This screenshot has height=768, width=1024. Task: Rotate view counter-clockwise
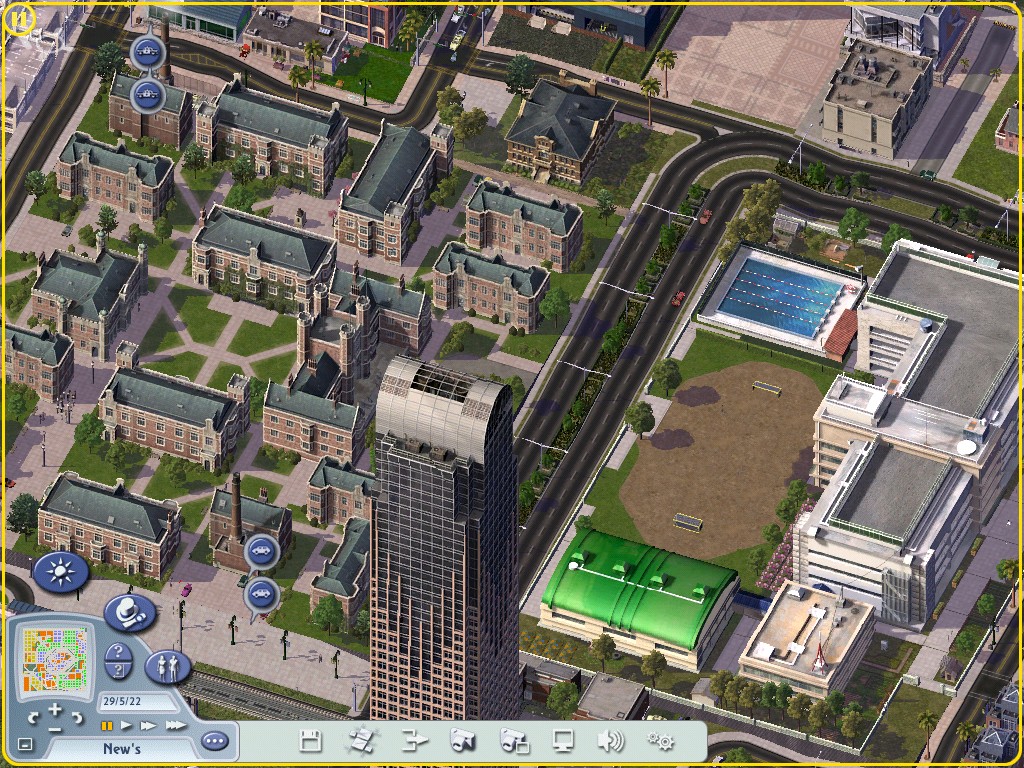pyautogui.click(x=33, y=718)
